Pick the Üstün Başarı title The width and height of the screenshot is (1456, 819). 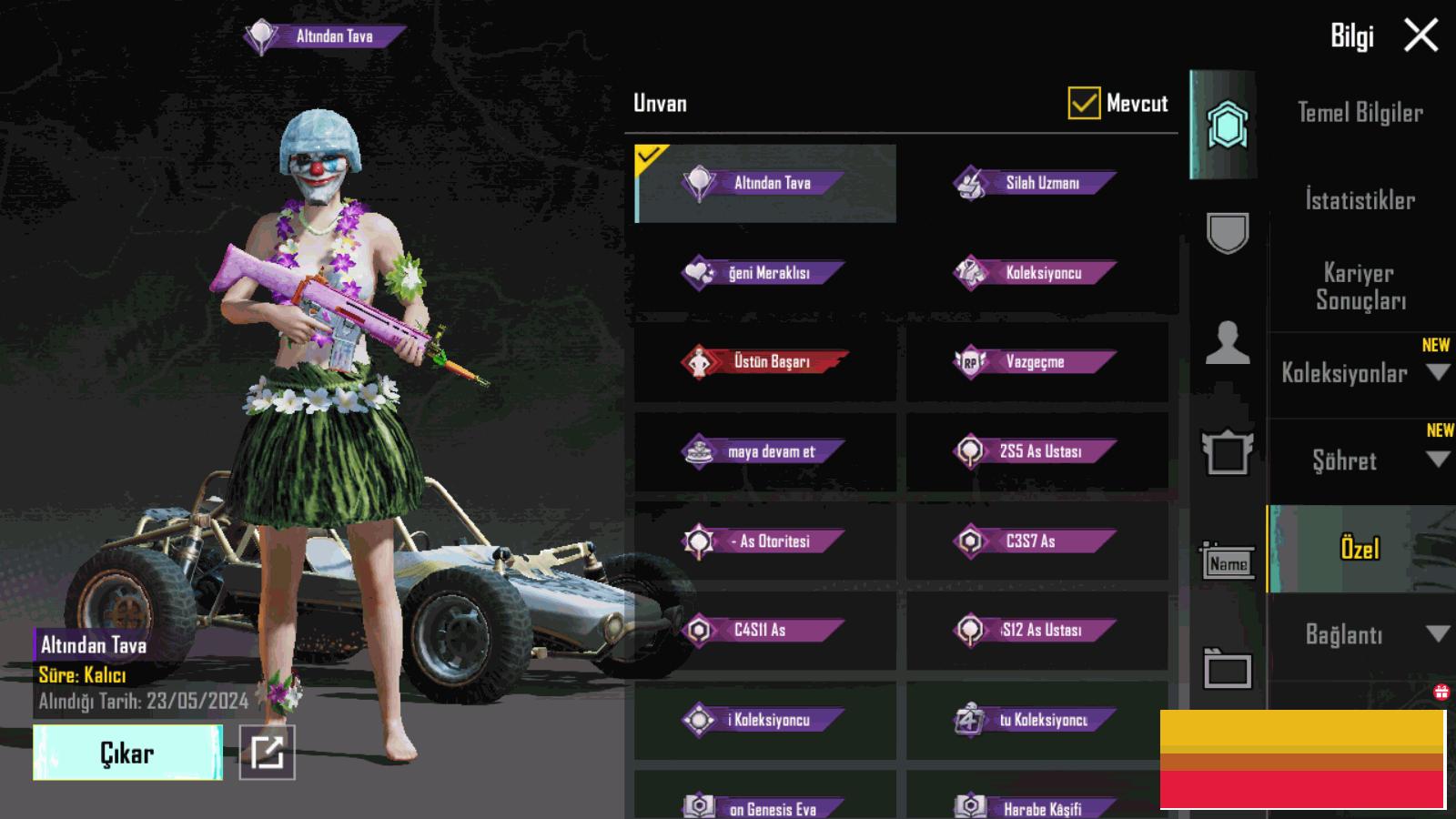click(765, 361)
